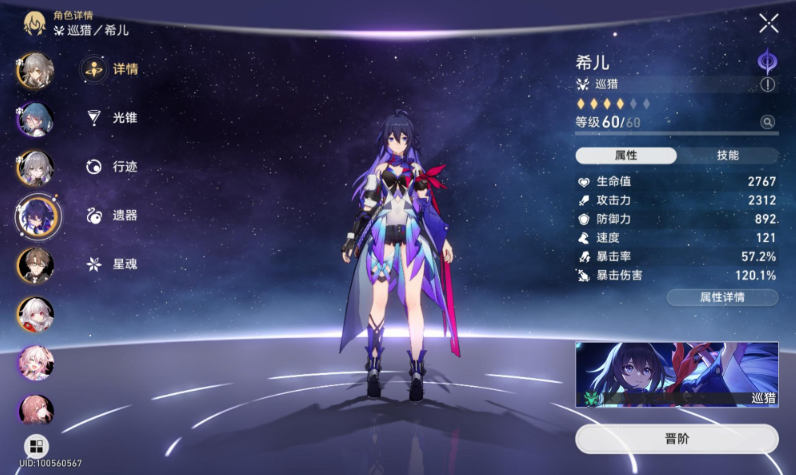Select the blue-haired character portrait
Screen dimensions: 796x475
pos(35,119)
